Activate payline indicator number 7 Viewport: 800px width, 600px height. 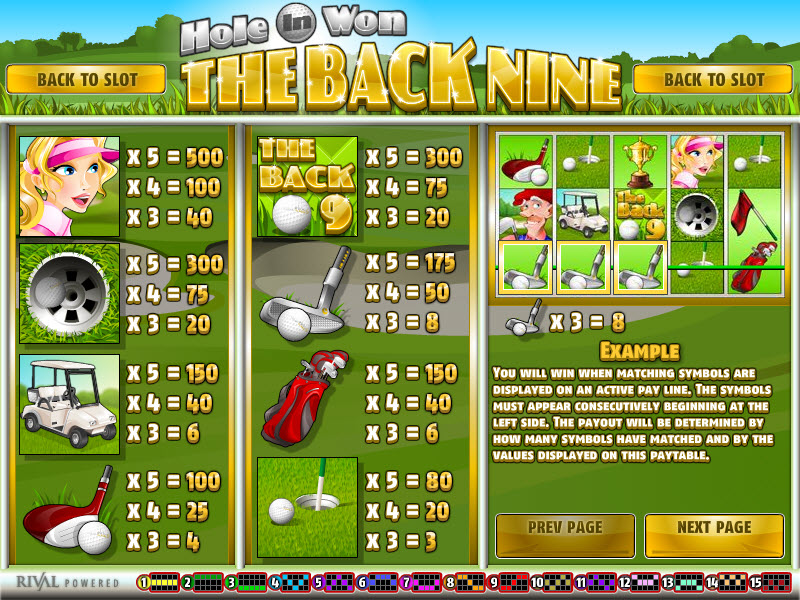422,582
